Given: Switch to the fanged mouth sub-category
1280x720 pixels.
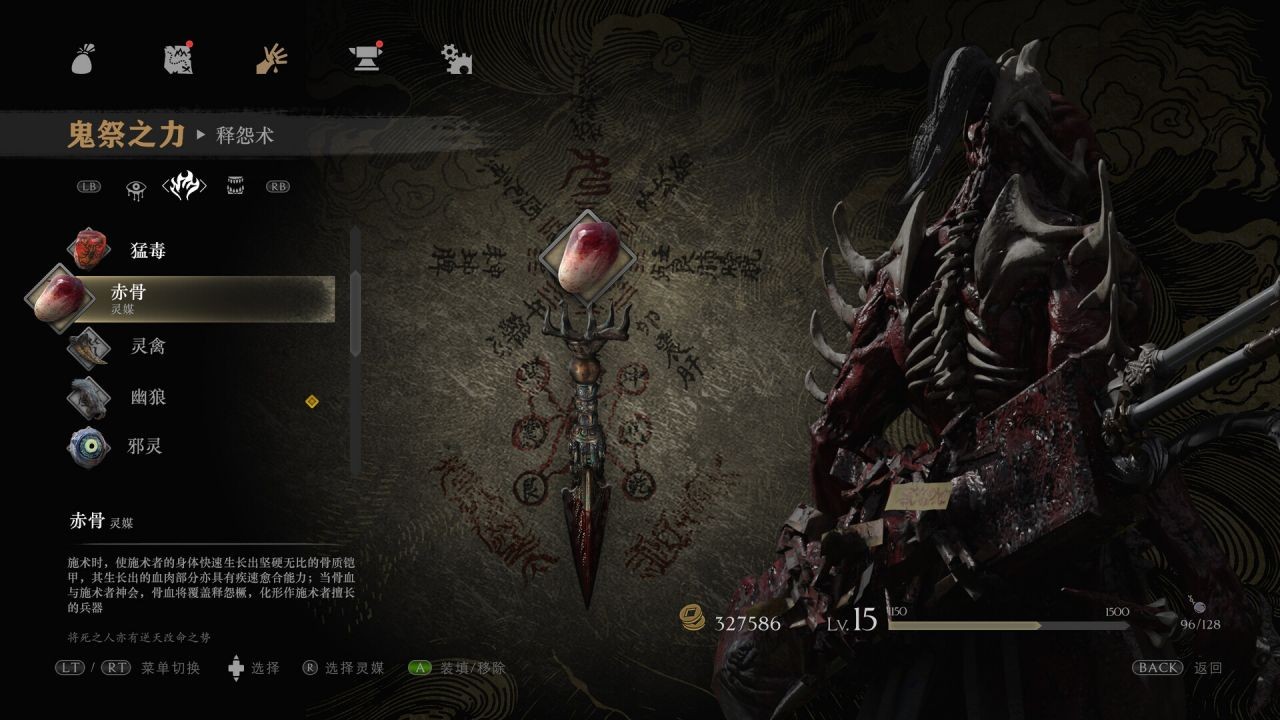Looking at the screenshot, I should [237, 186].
